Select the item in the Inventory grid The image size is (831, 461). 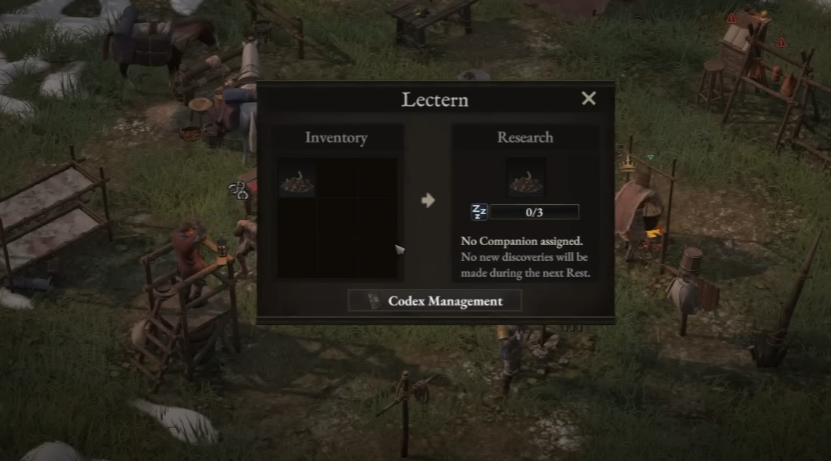297,180
